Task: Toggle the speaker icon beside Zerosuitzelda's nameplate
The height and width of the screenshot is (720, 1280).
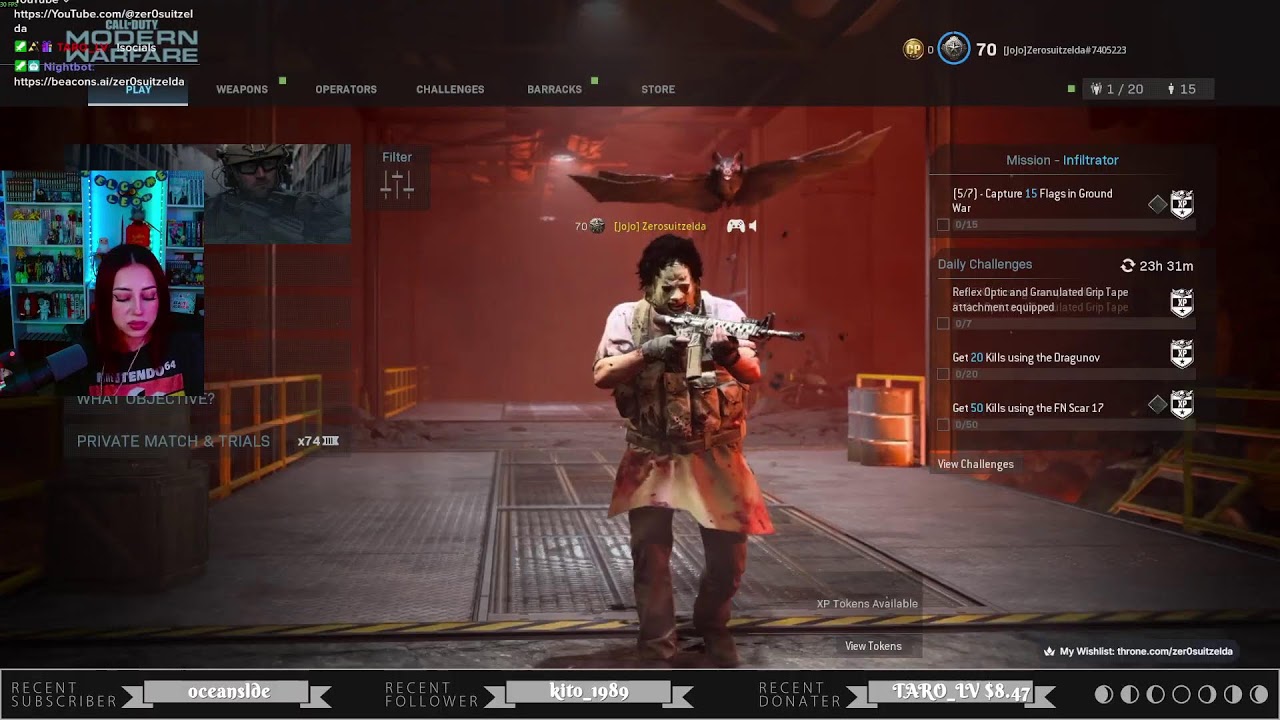Action: point(753,226)
